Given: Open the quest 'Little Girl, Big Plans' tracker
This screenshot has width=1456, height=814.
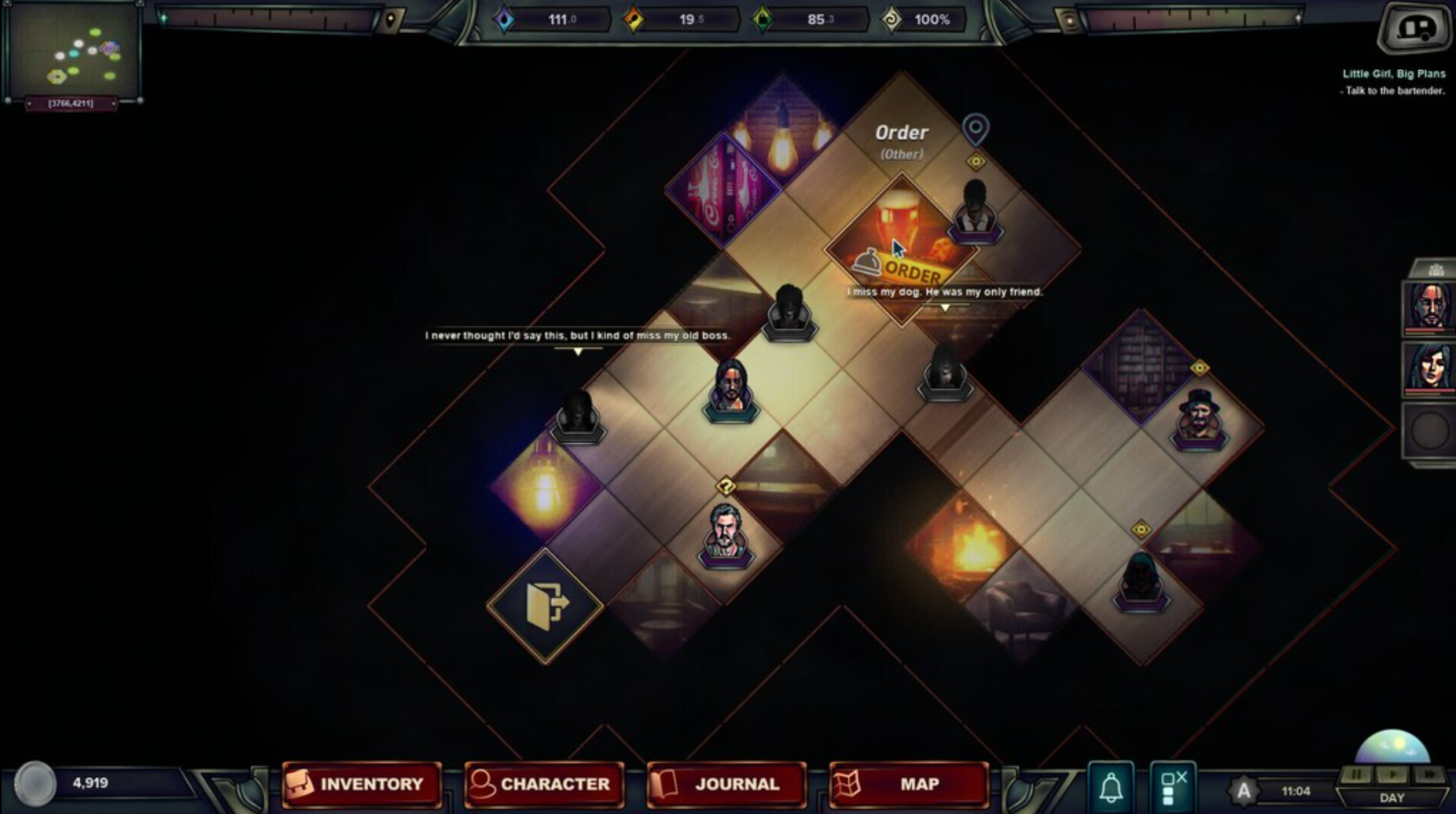Looking at the screenshot, I should pyautogui.click(x=1393, y=73).
